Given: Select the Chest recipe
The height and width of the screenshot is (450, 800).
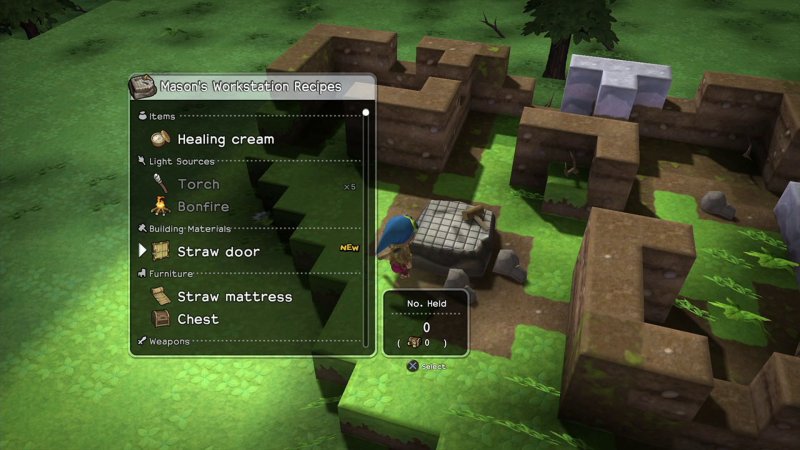Looking at the screenshot, I should tap(198, 319).
